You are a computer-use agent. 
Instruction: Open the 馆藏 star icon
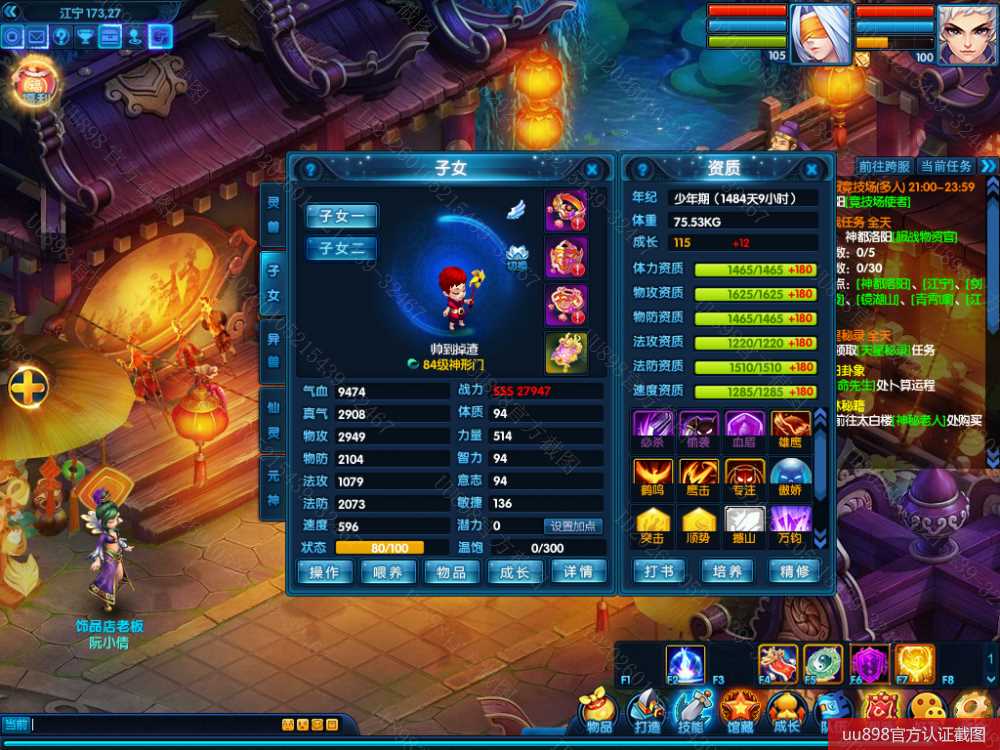tap(741, 711)
